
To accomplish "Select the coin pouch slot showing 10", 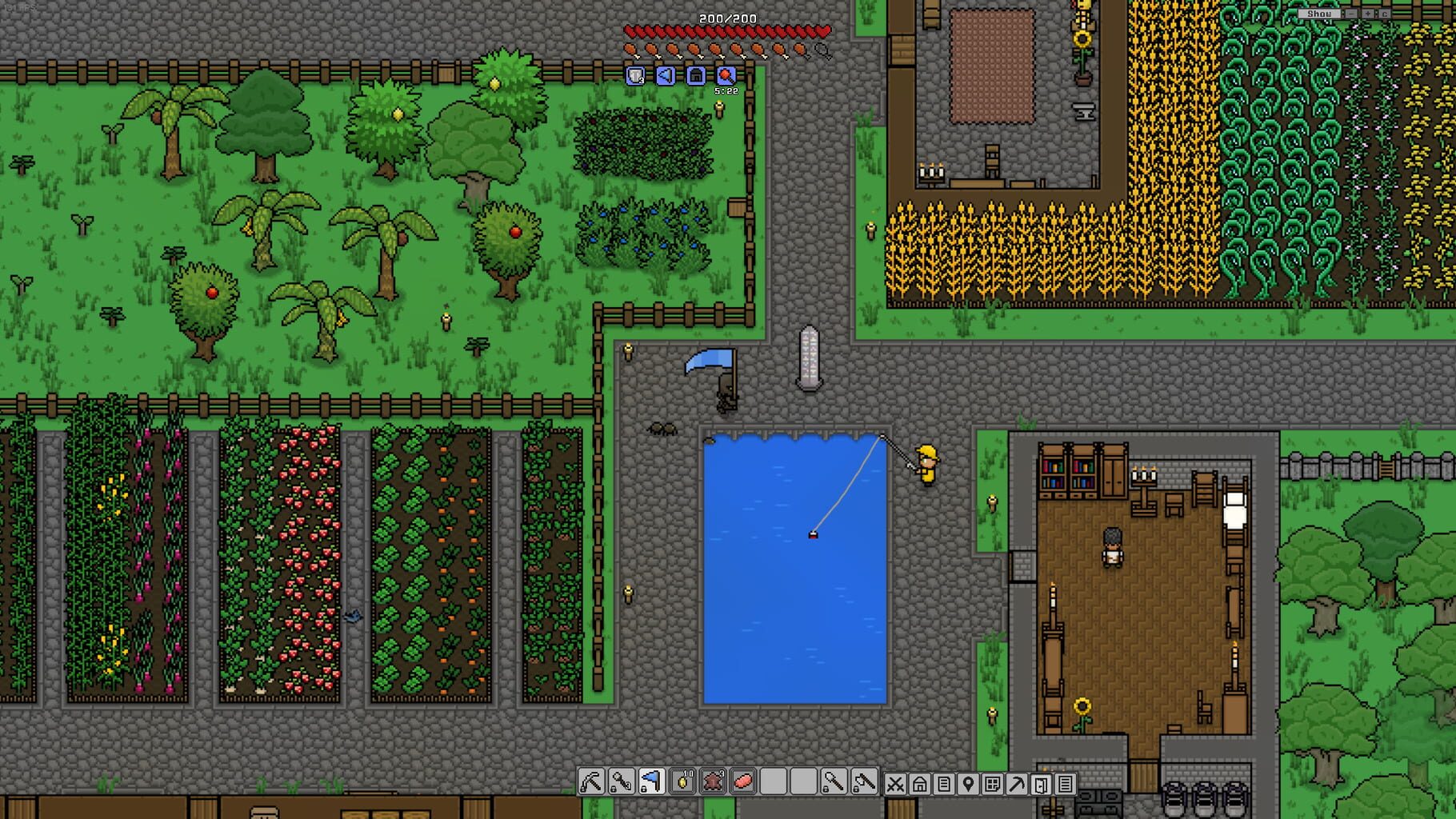I will (684, 784).
